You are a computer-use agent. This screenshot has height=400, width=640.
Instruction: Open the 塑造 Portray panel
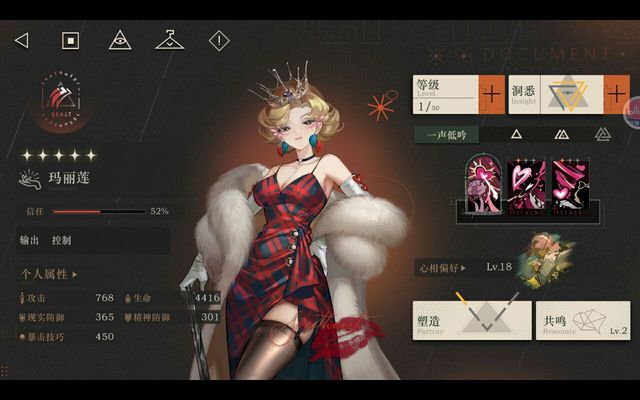pos(472,320)
